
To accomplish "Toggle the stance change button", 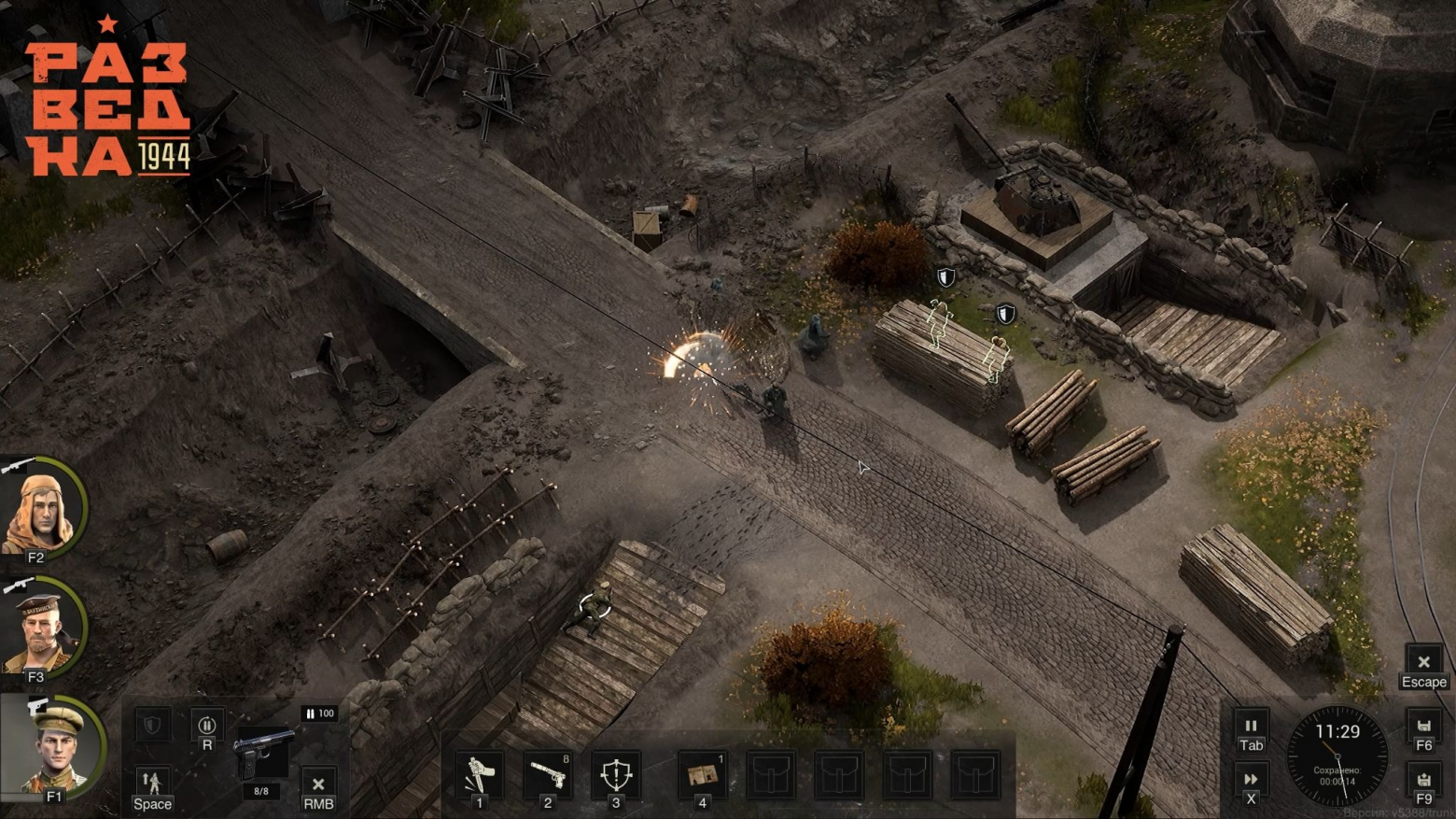I will pyautogui.click(x=152, y=783).
